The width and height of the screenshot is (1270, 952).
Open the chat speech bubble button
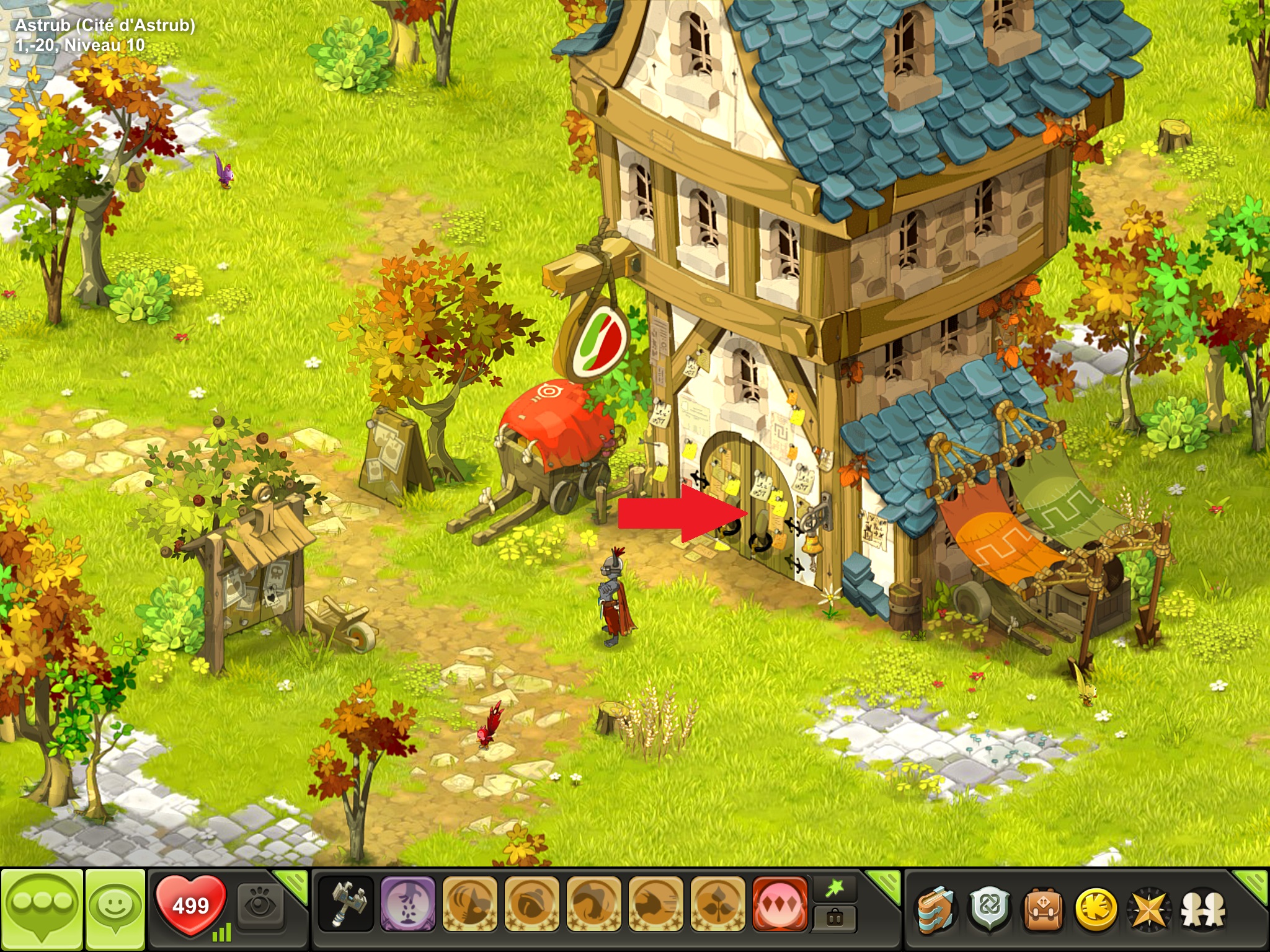[42, 909]
